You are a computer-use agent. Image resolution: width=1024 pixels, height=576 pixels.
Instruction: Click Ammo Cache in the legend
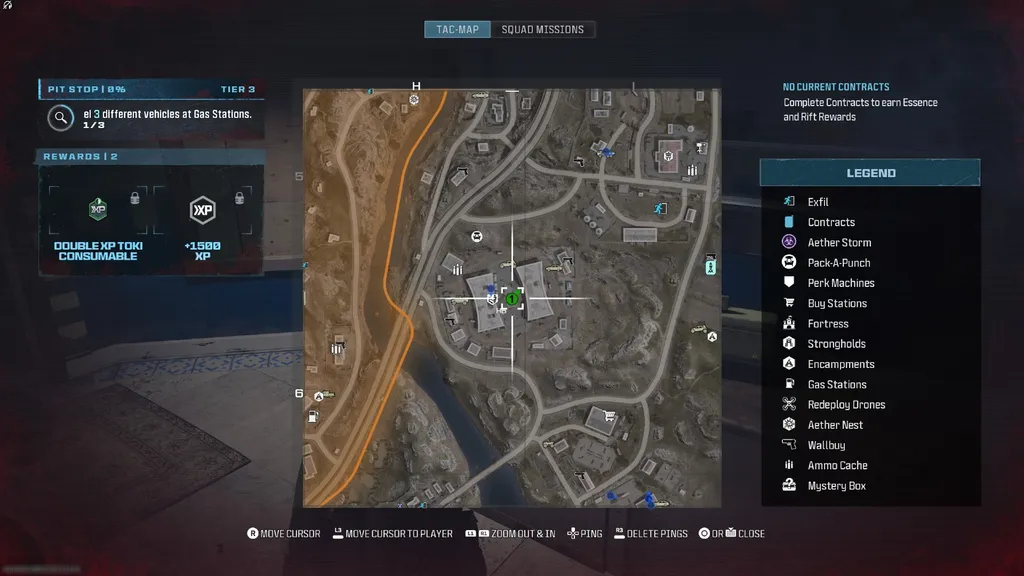[x=837, y=465]
